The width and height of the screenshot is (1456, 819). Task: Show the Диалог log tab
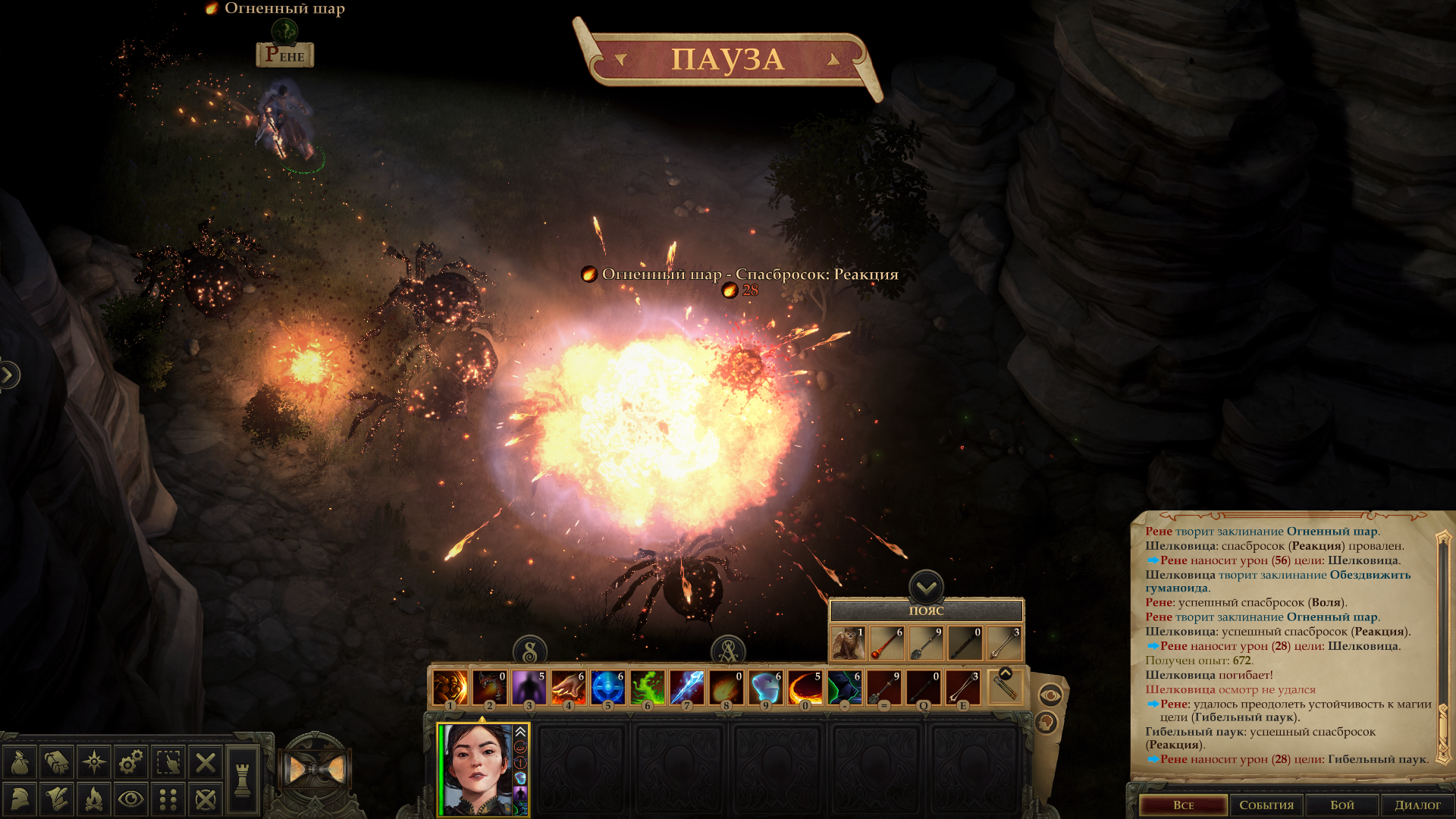pos(1417,805)
